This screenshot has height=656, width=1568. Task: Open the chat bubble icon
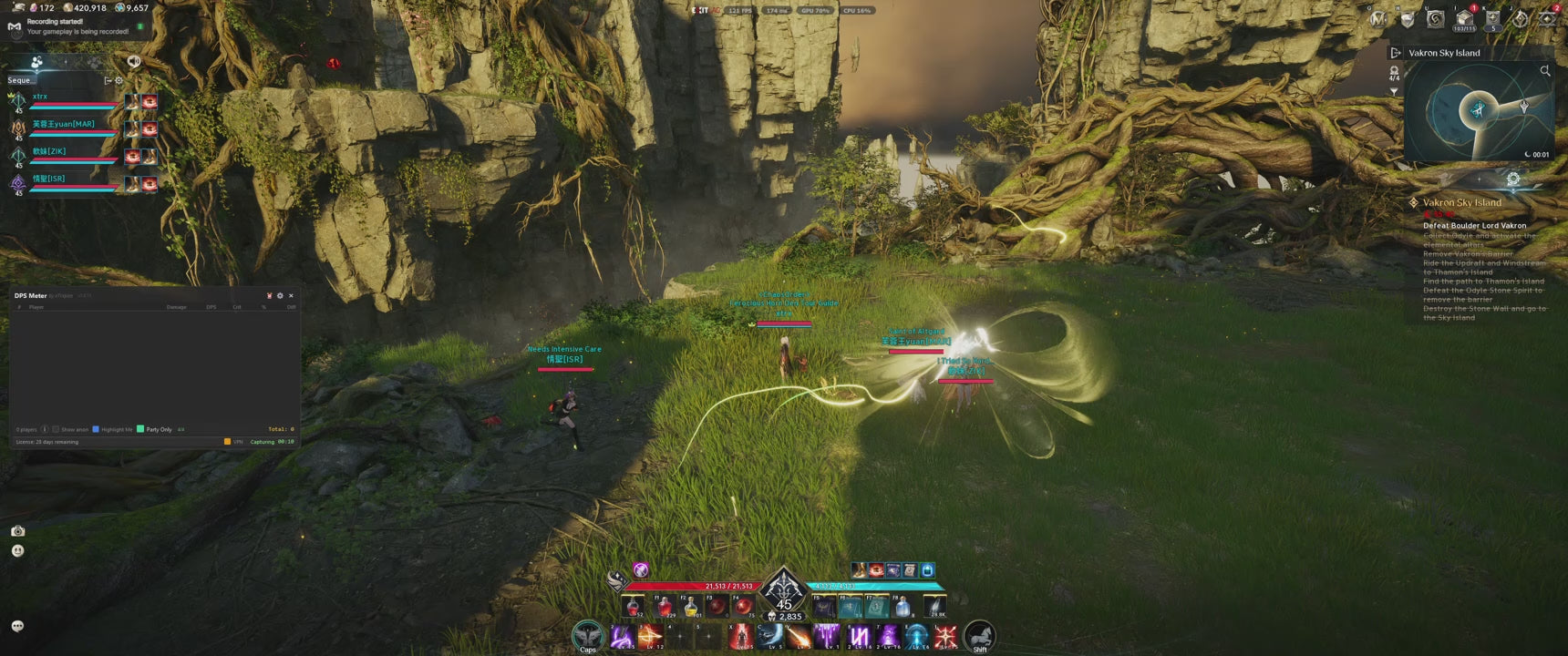[17, 626]
